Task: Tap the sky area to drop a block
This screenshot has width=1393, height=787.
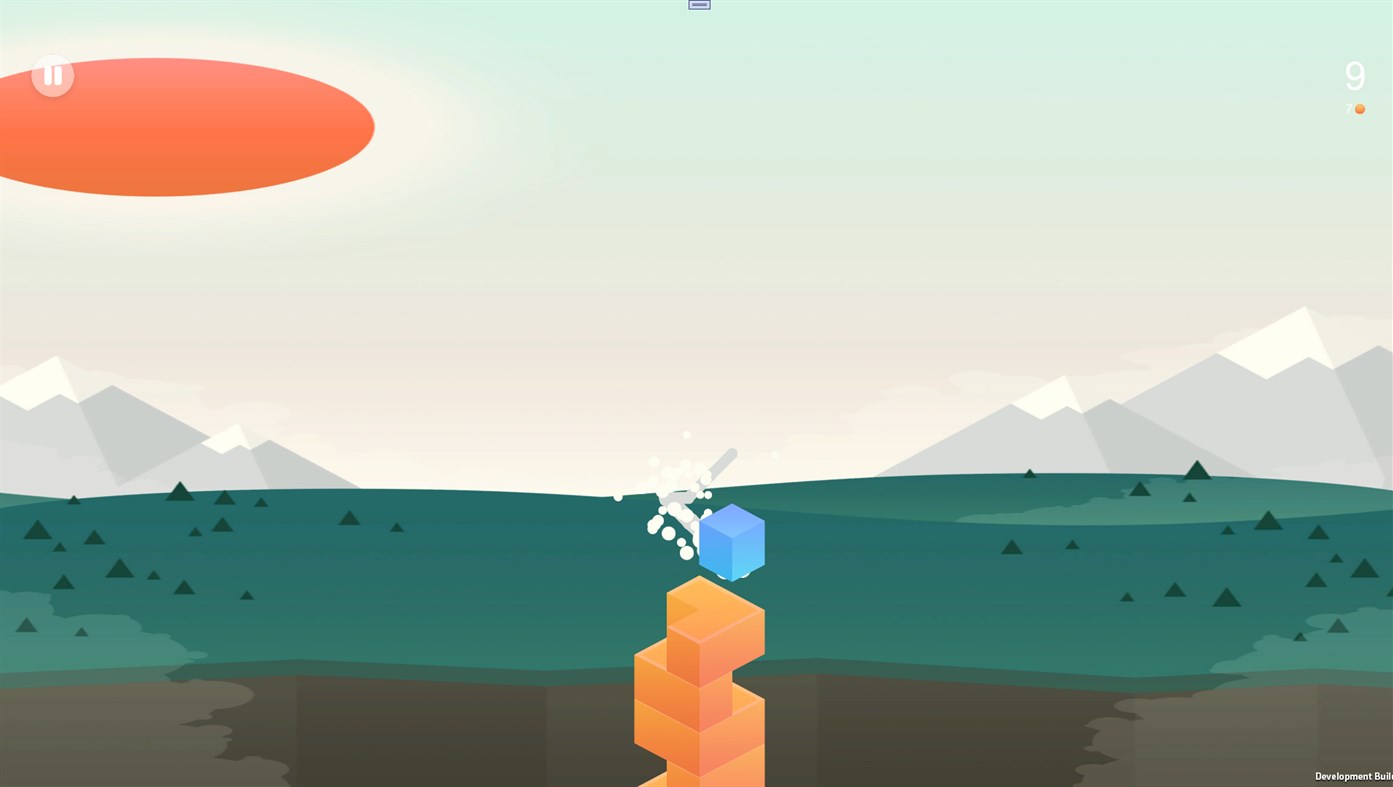Action: [x=700, y=250]
